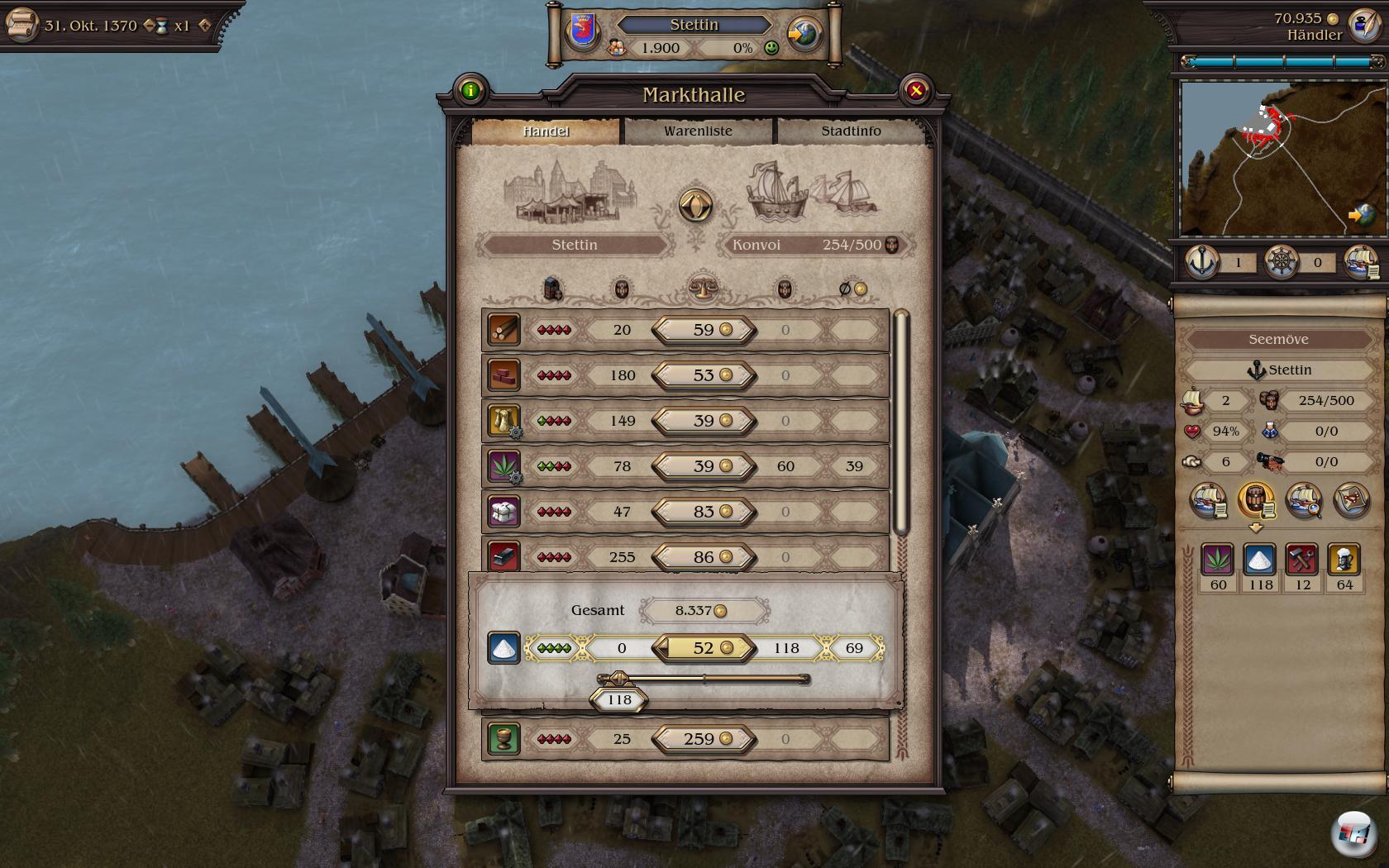
Task: Click the salt price button showing 52
Action: pos(704,648)
